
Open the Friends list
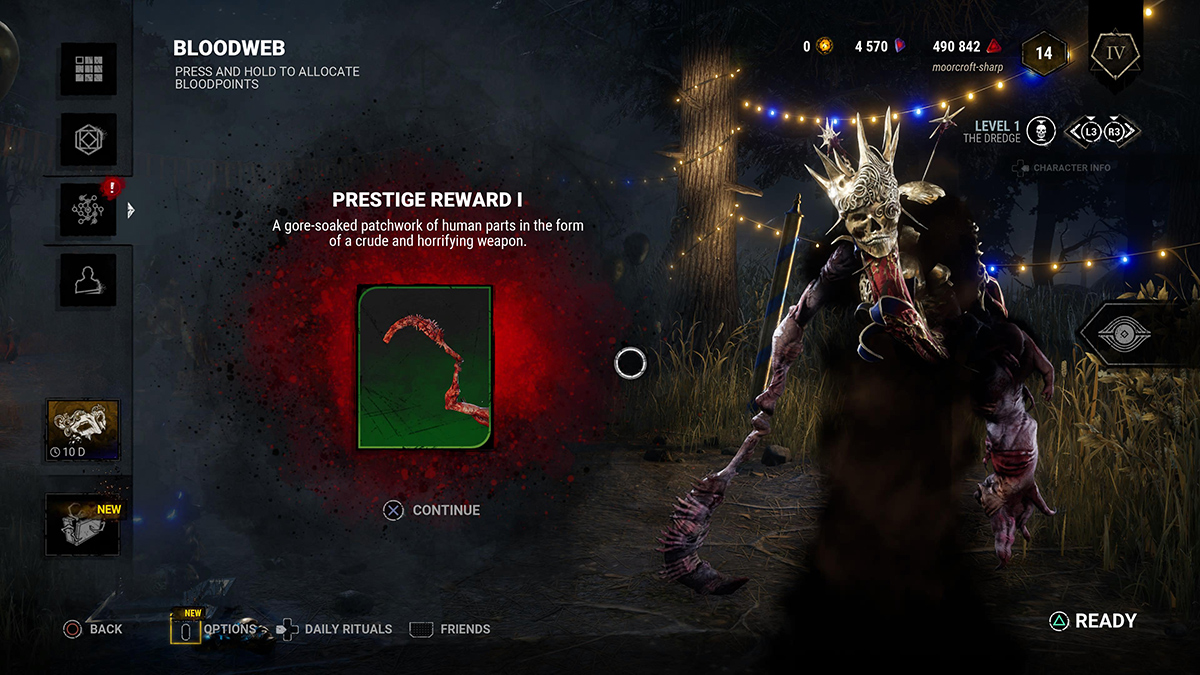451,629
